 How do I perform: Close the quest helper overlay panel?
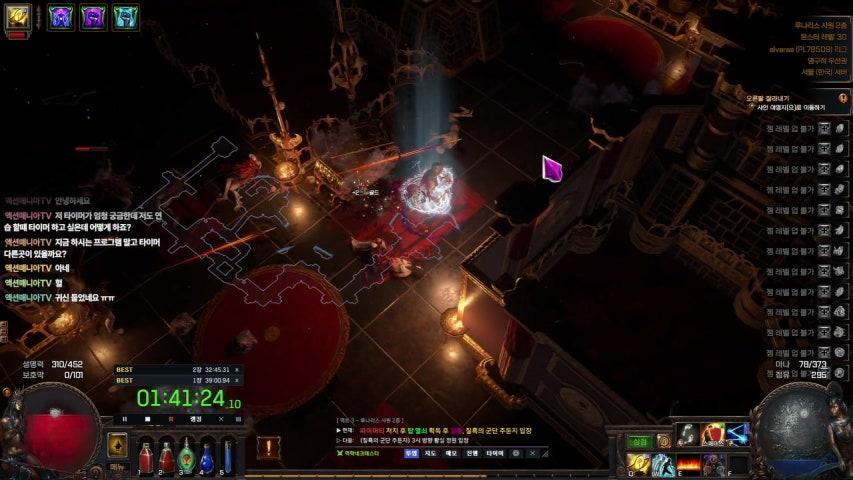[530, 453]
